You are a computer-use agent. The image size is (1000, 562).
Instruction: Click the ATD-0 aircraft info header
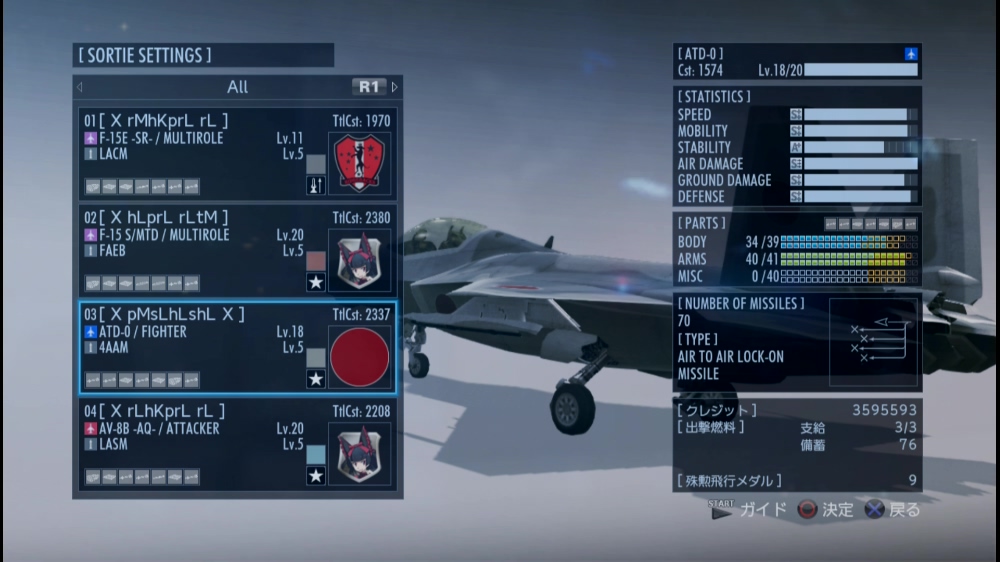(x=796, y=62)
